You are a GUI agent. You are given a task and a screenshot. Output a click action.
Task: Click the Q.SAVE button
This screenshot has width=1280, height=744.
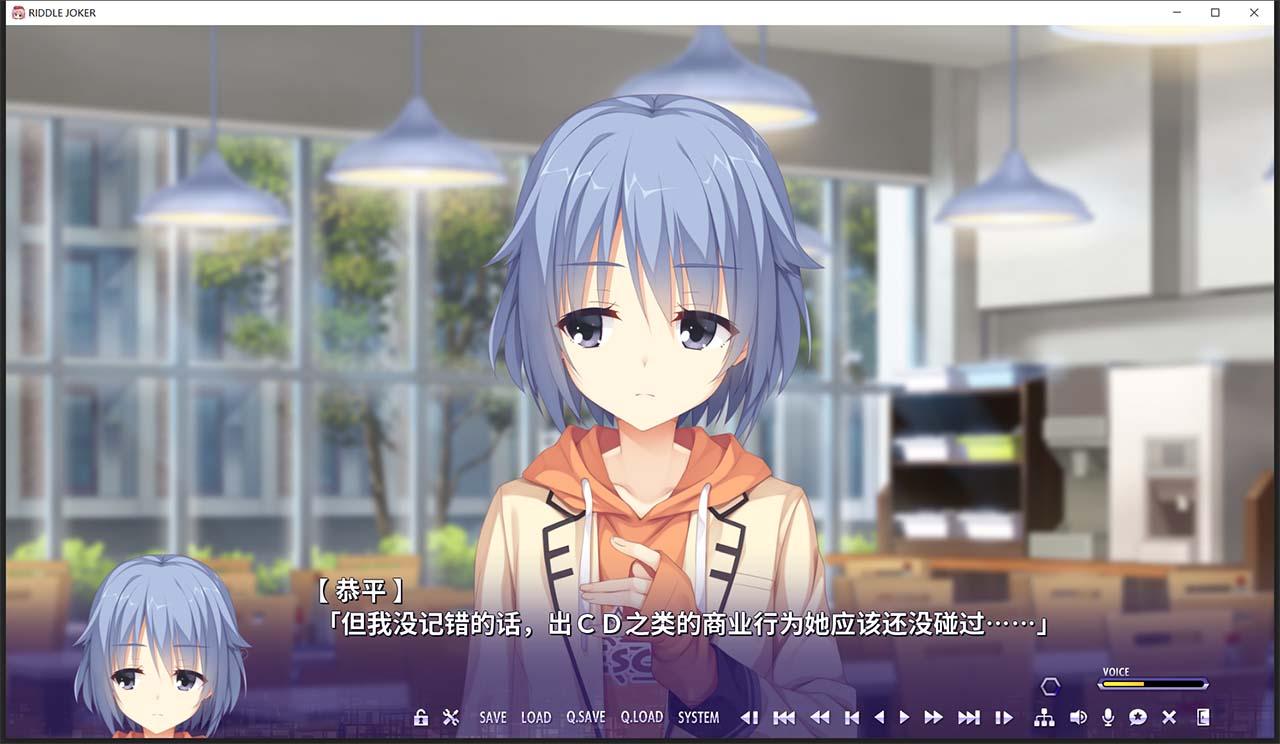(584, 717)
